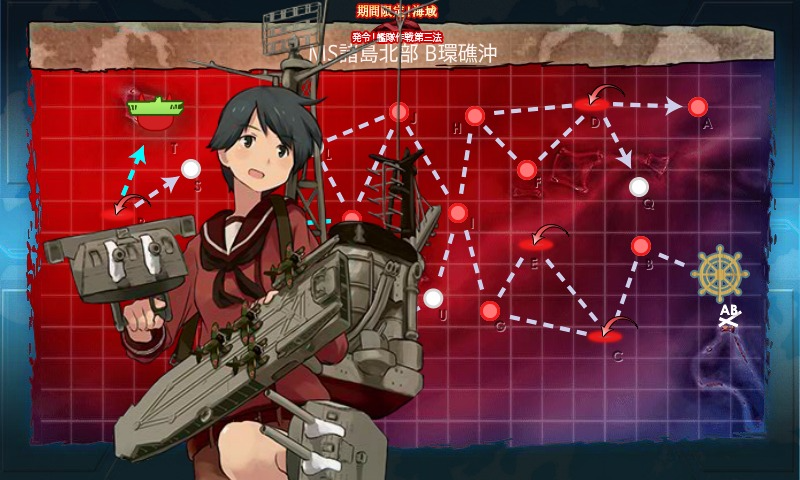Pick map node F
This screenshot has width=800, height=480.
point(527,170)
